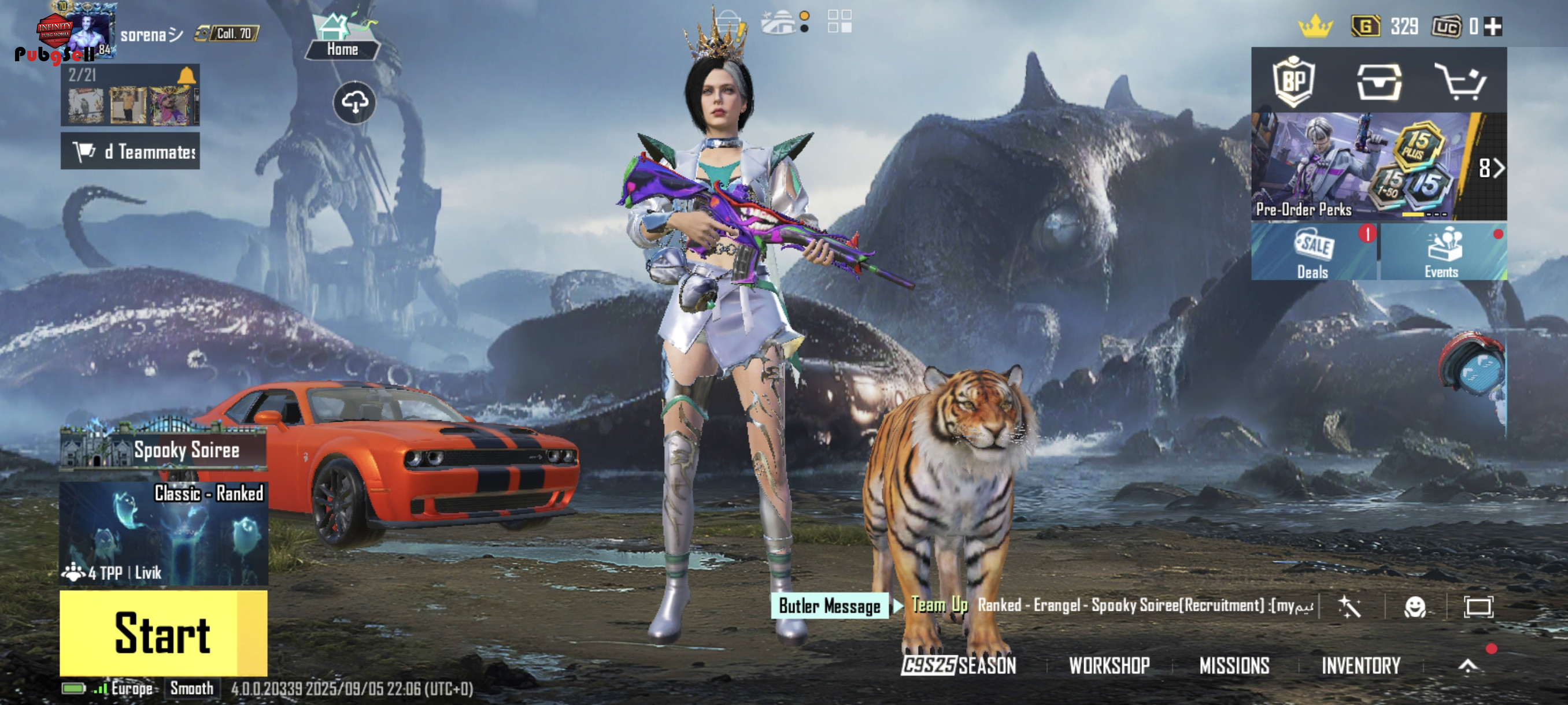
Task: Open the crate supply icon
Action: coord(1379,81)
